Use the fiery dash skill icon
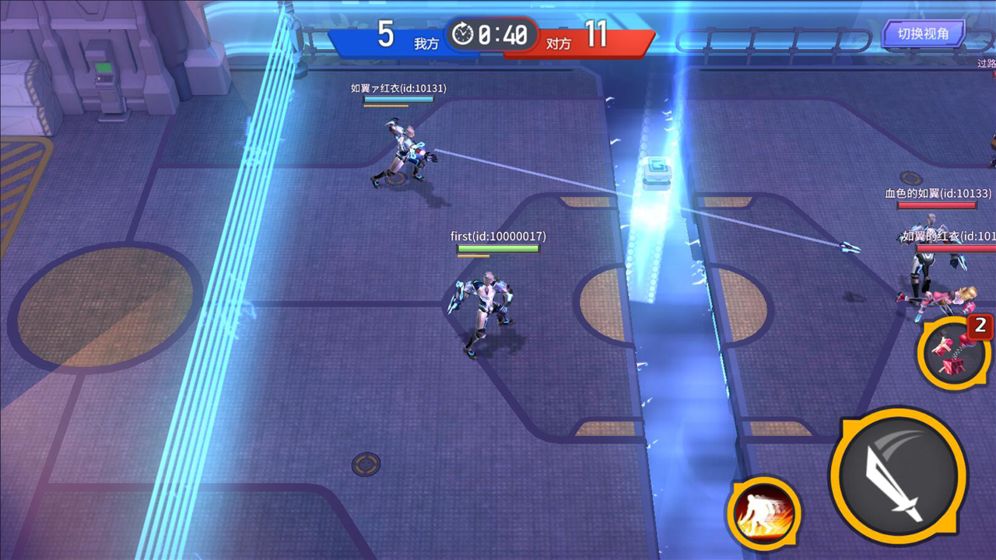This screenshot has height=560, width=996. click(x=764, y=513)
